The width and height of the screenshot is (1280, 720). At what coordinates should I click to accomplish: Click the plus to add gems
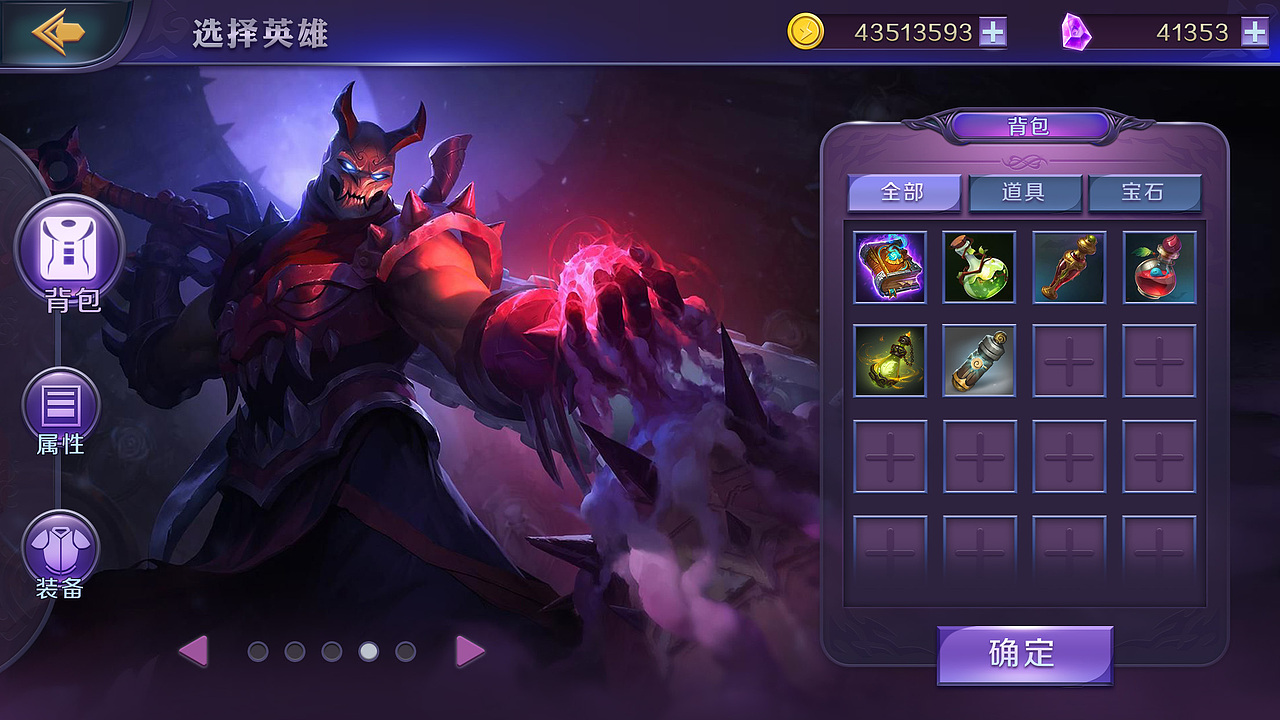pyautogui.click(x=1253, y=31)
